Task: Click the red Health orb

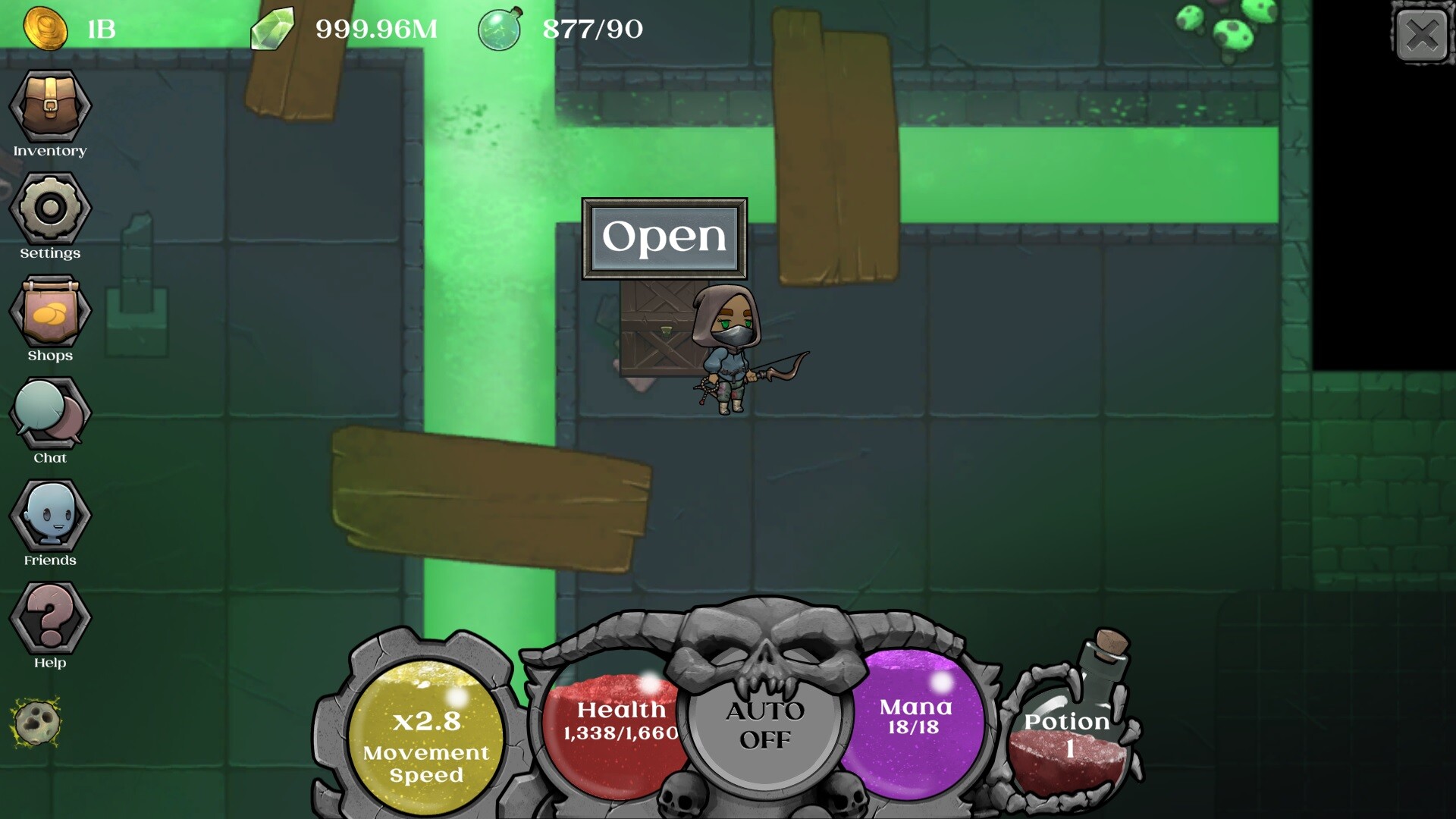Action: [616, 728]
